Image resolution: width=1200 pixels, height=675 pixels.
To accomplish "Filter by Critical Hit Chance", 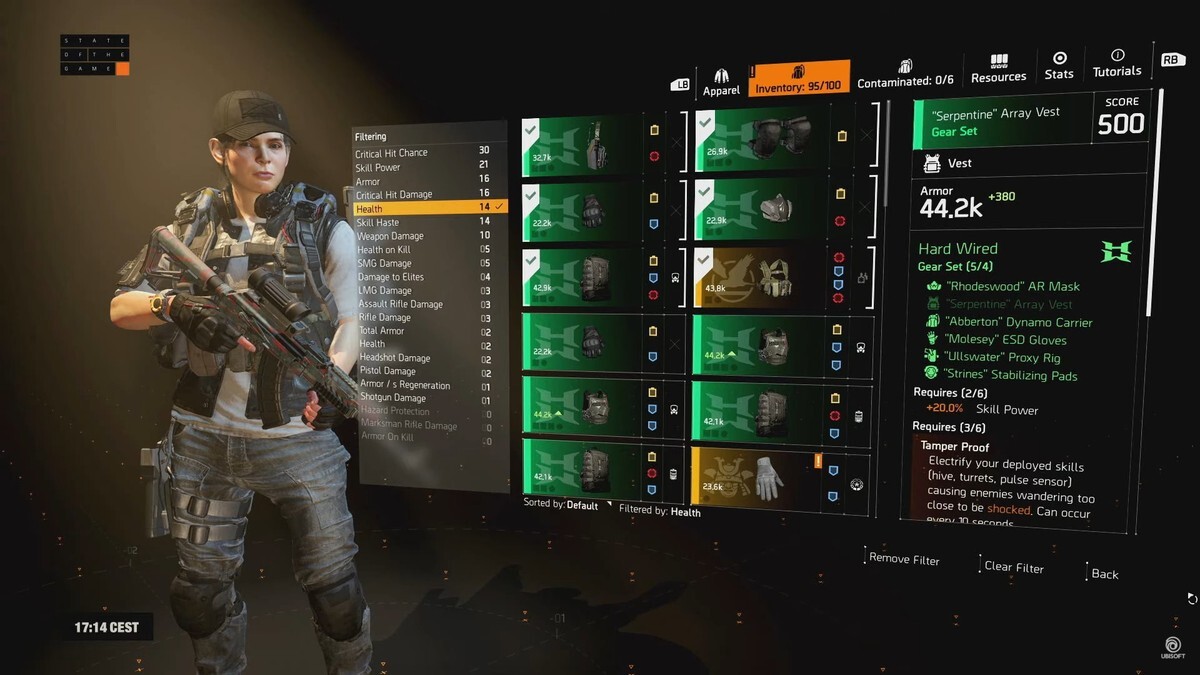I will (391, 153).
